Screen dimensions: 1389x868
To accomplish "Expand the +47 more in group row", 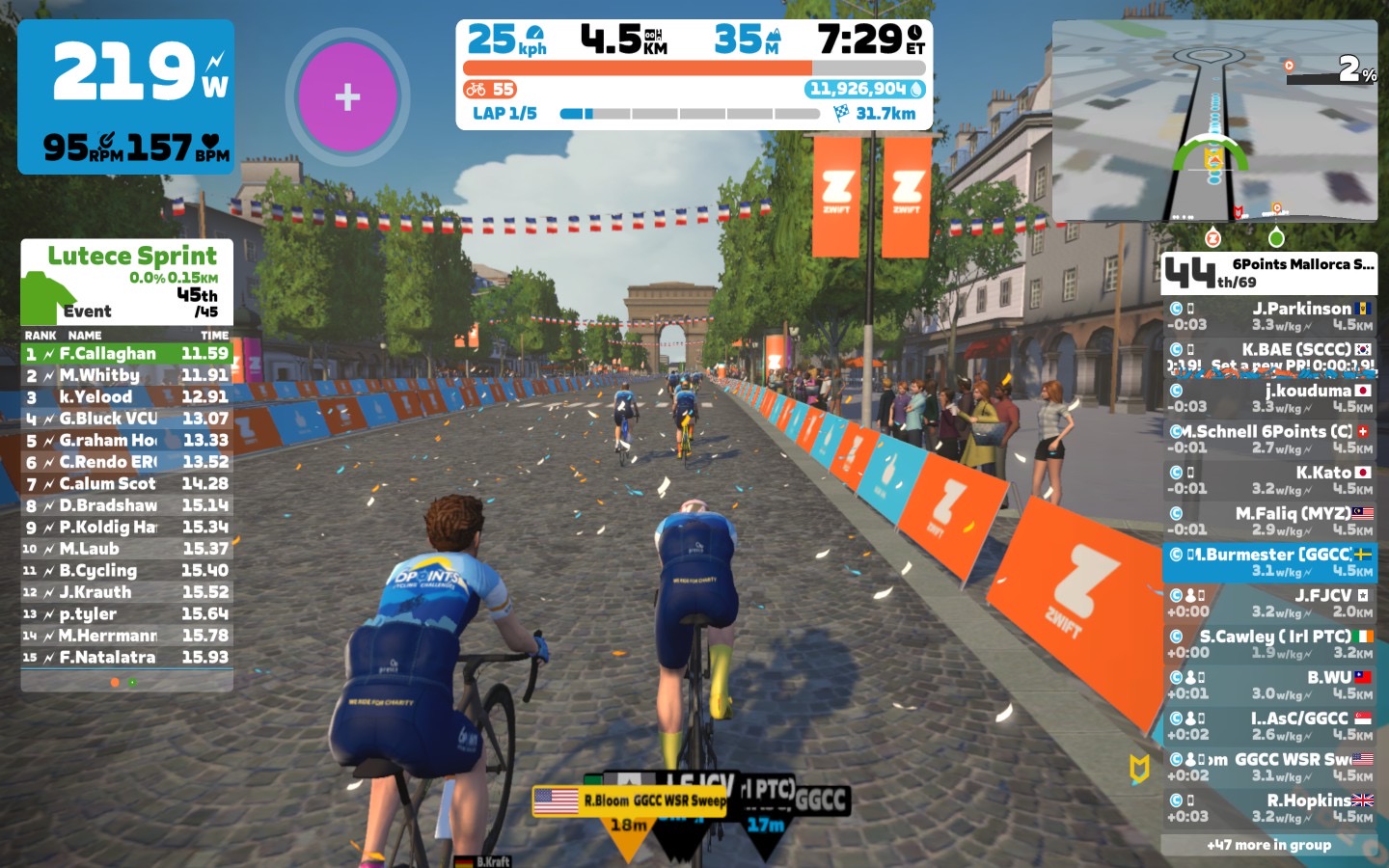I will tap(1268, 845).
